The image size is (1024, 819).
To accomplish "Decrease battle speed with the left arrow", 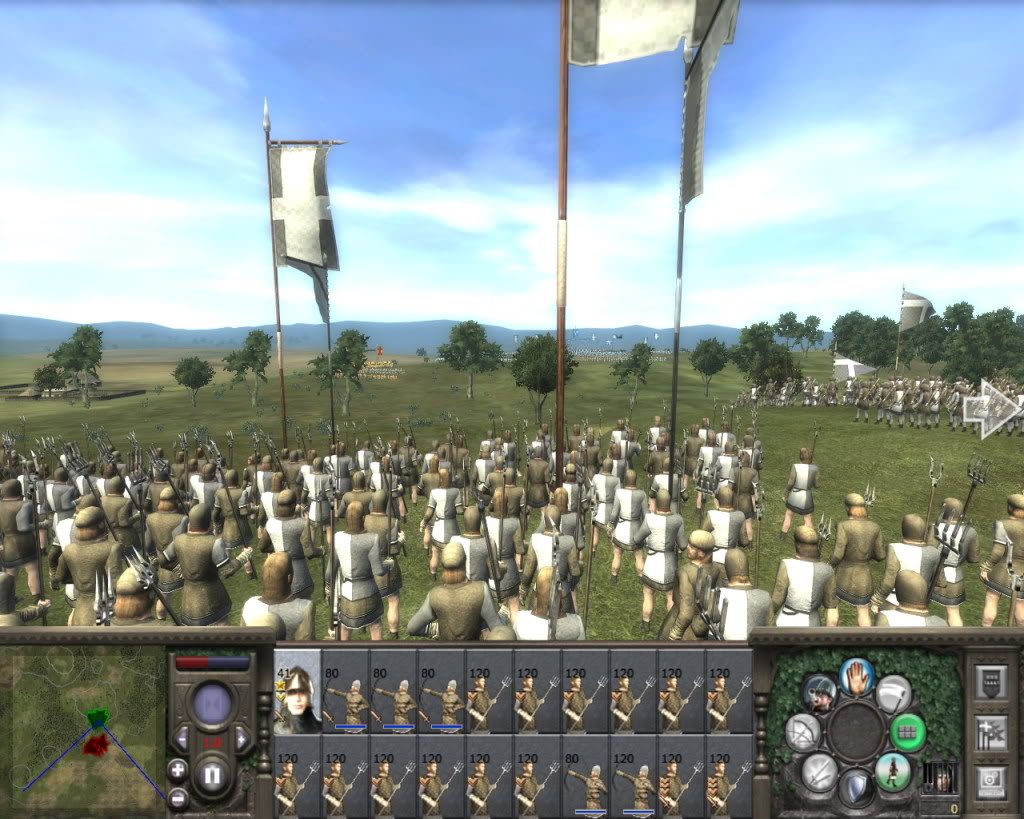I will point(181,740).
